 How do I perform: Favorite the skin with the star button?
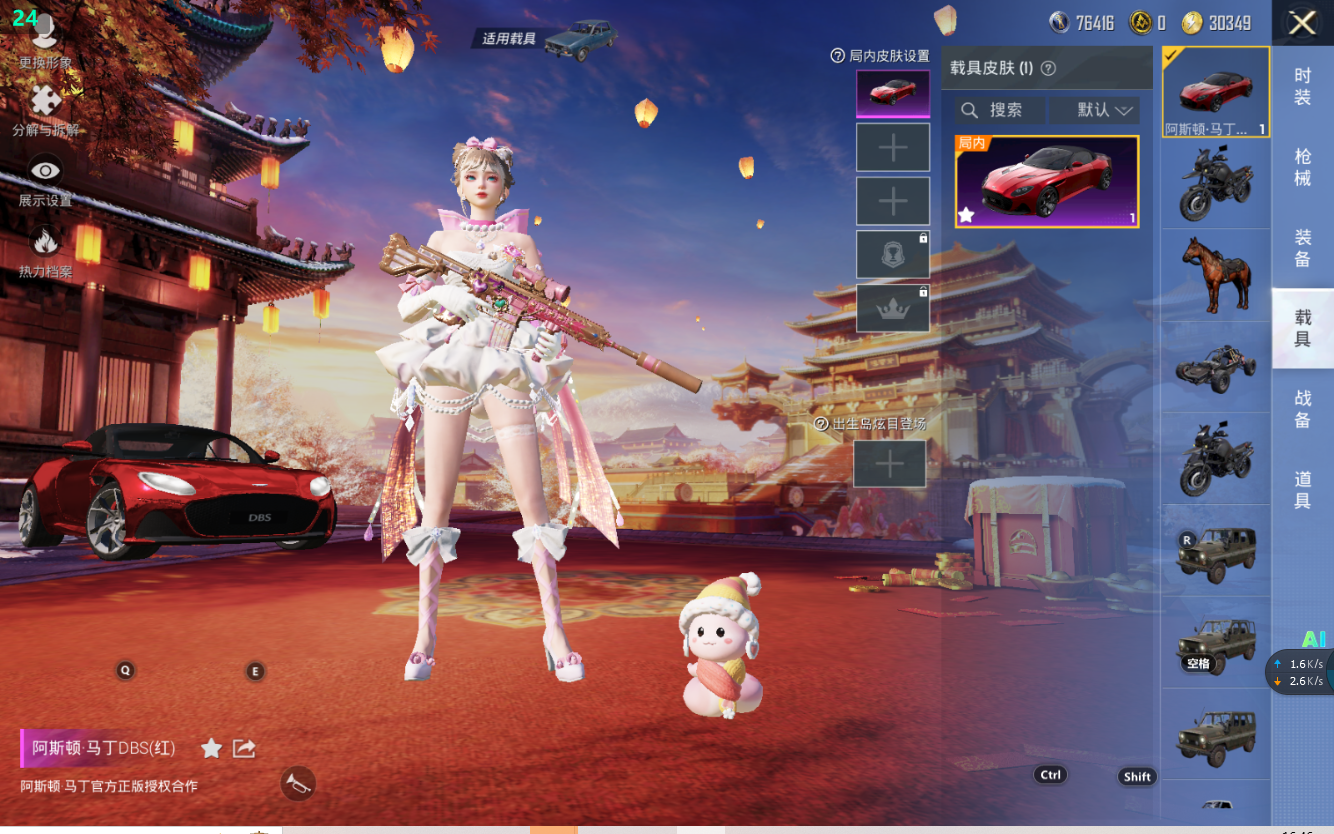211,748
